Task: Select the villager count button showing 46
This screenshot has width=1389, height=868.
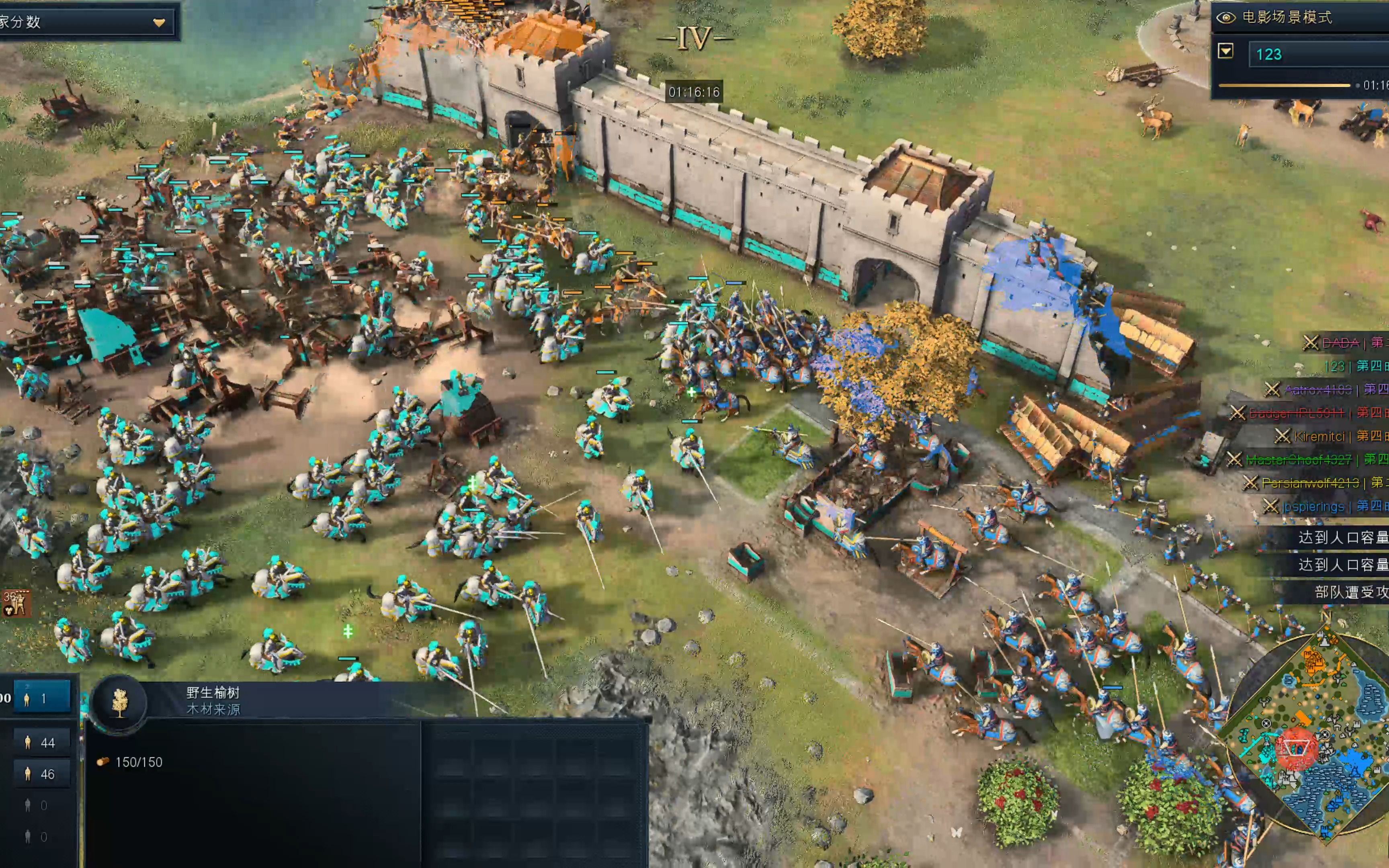Action: (41, 774)
